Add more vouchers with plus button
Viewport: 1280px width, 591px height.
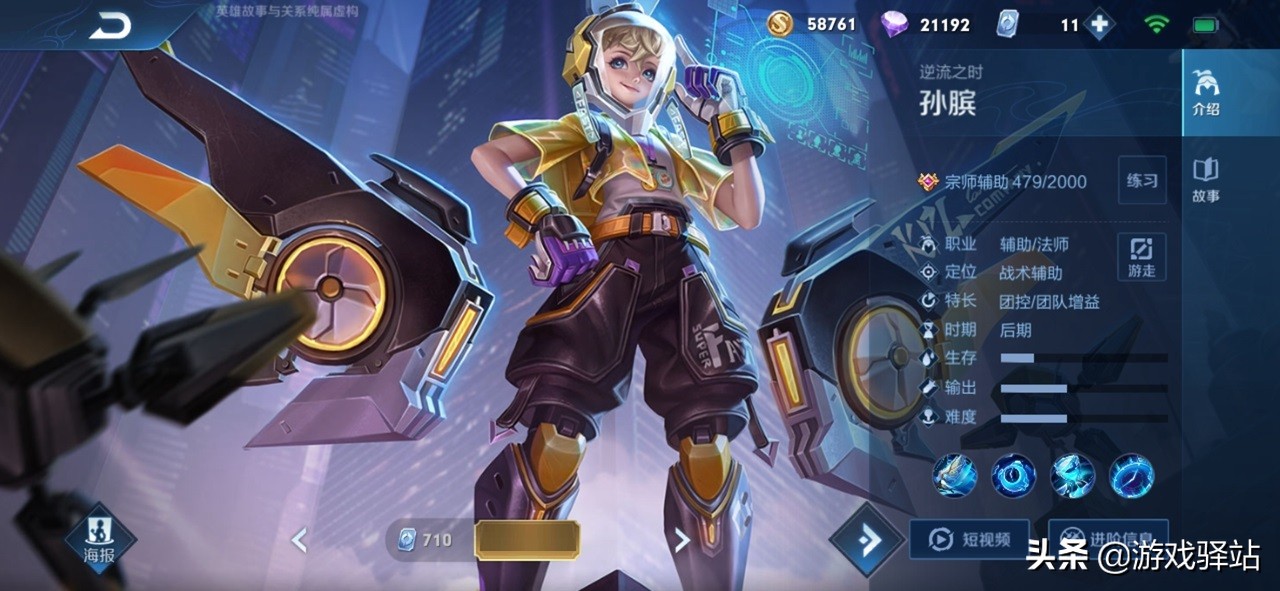click(1099, 25)
